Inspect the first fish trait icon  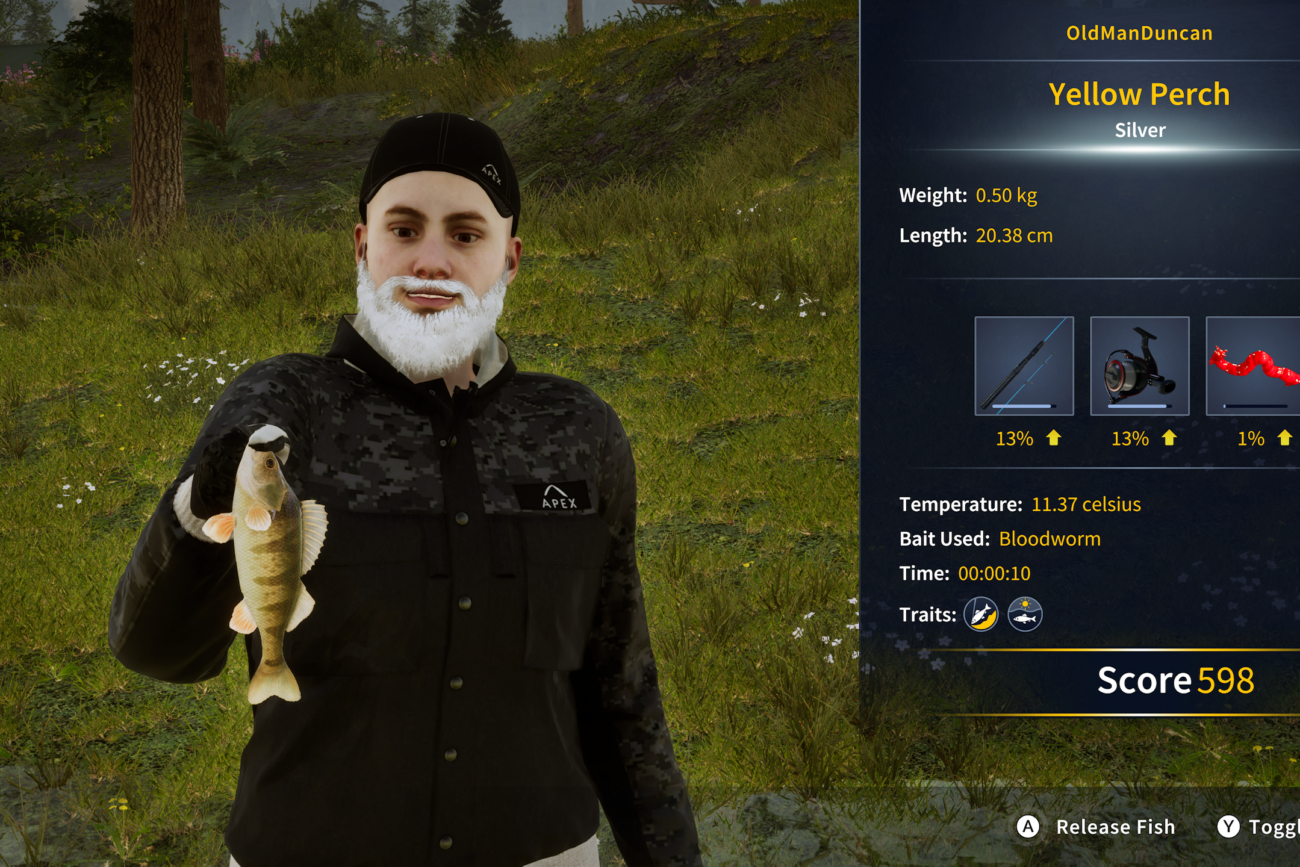981,614
